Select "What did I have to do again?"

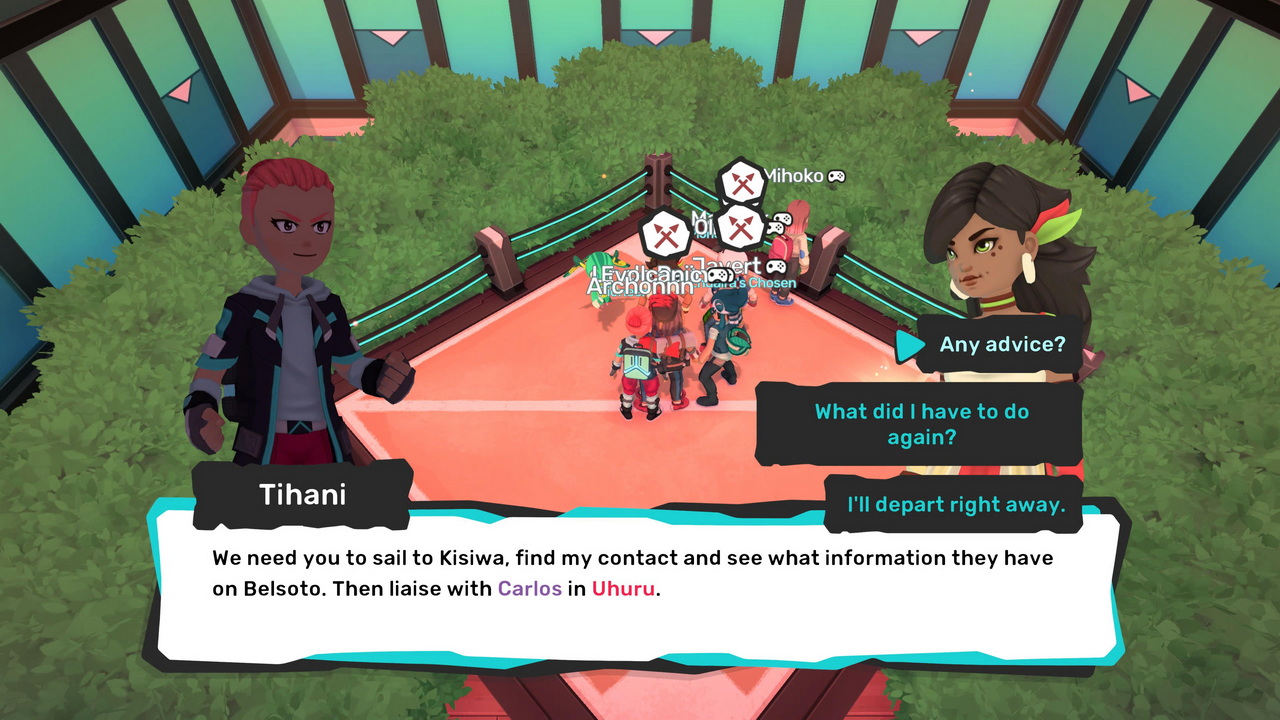921,424
